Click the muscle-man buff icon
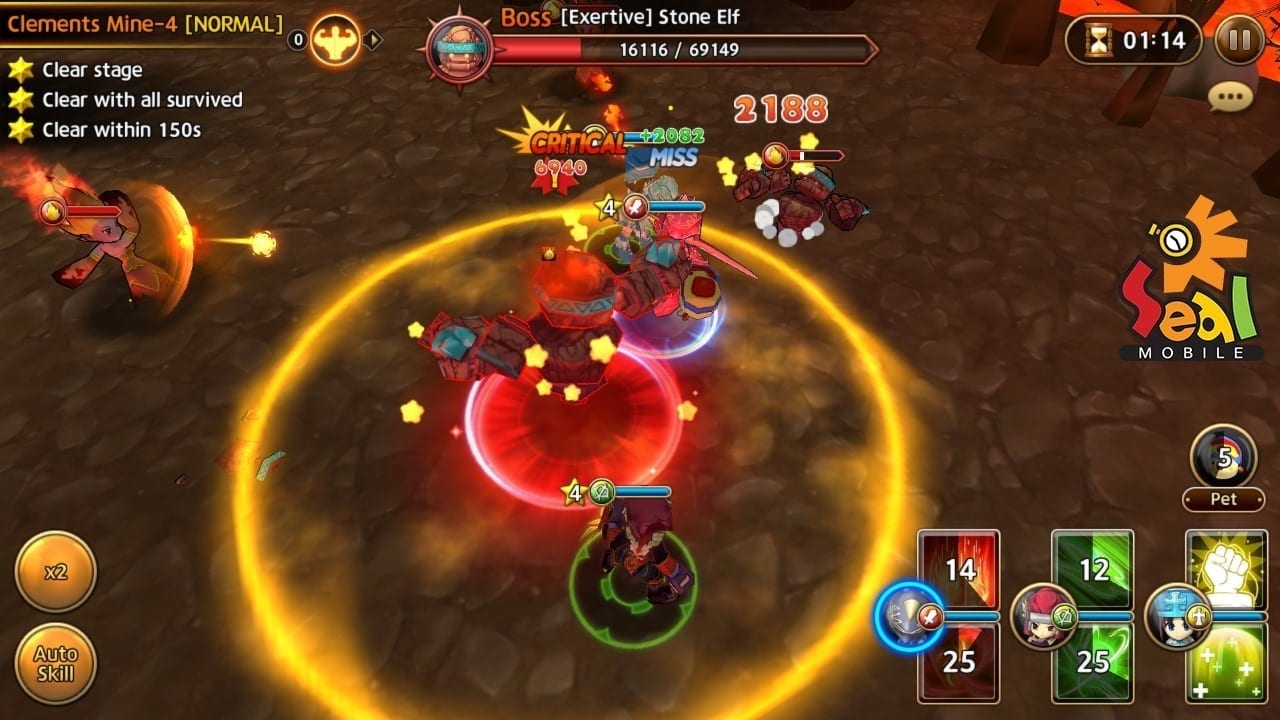Screen dimensions: 1280x720 pos(334,40)
